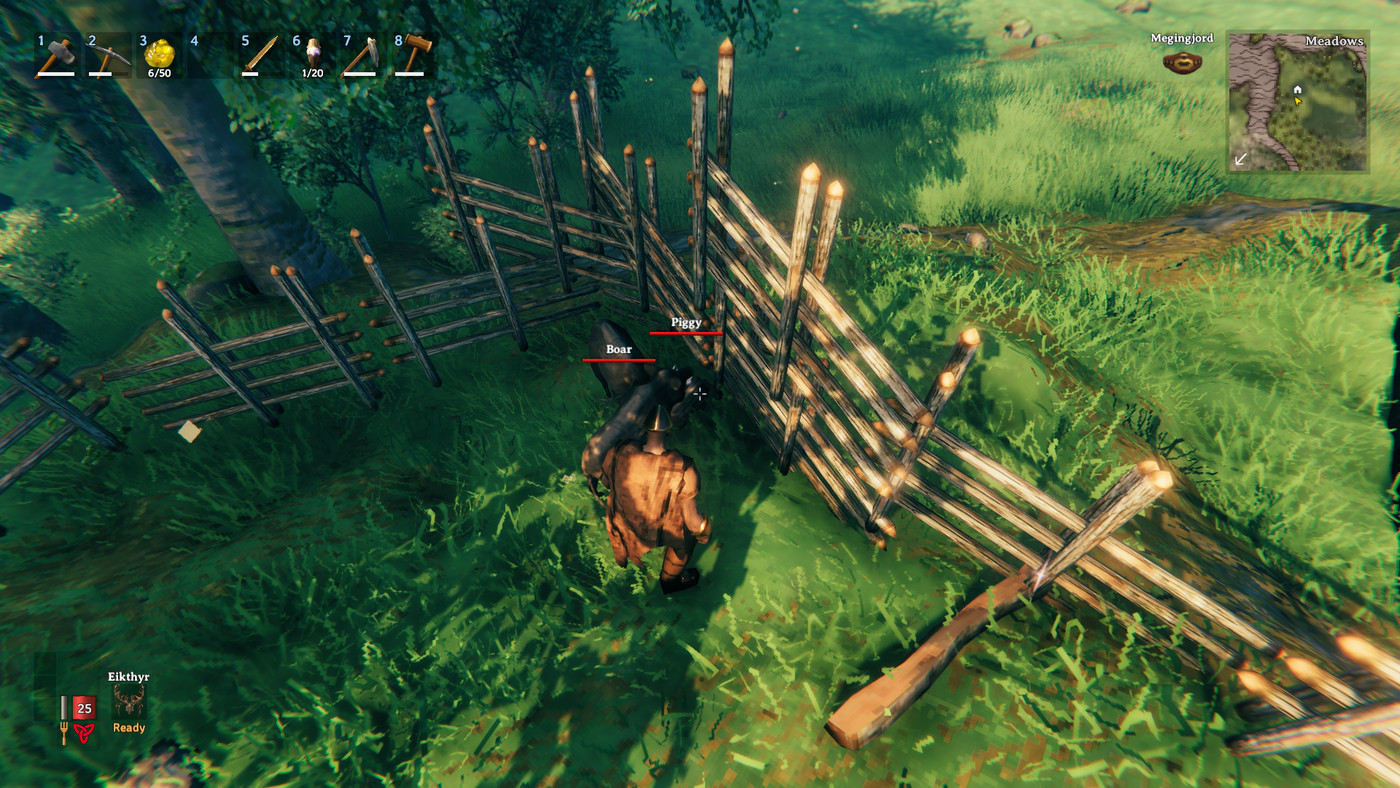The image size is (1400, 788).
Task: Click the empty hotbar slot 4
Action: (211, 55)
